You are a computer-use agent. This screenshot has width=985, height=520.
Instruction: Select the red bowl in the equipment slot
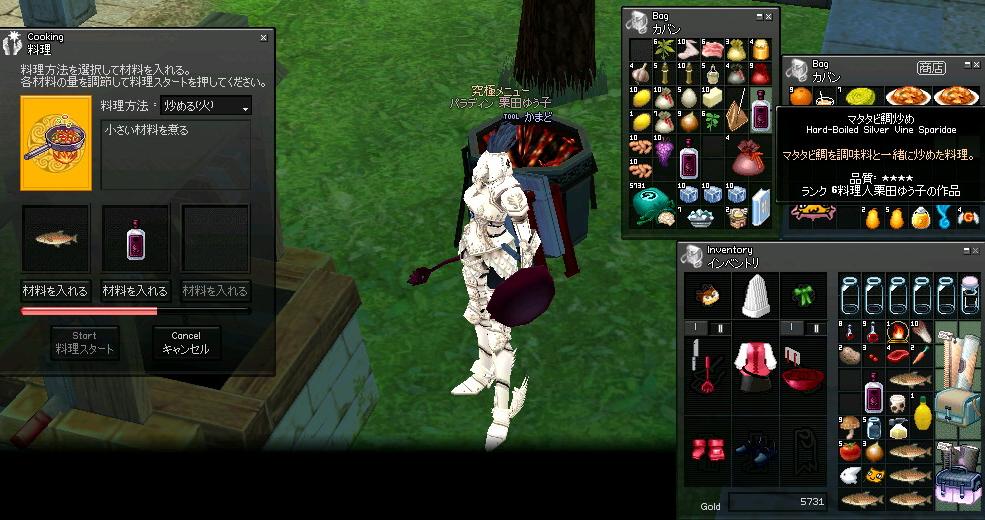(x=803, y=379)
